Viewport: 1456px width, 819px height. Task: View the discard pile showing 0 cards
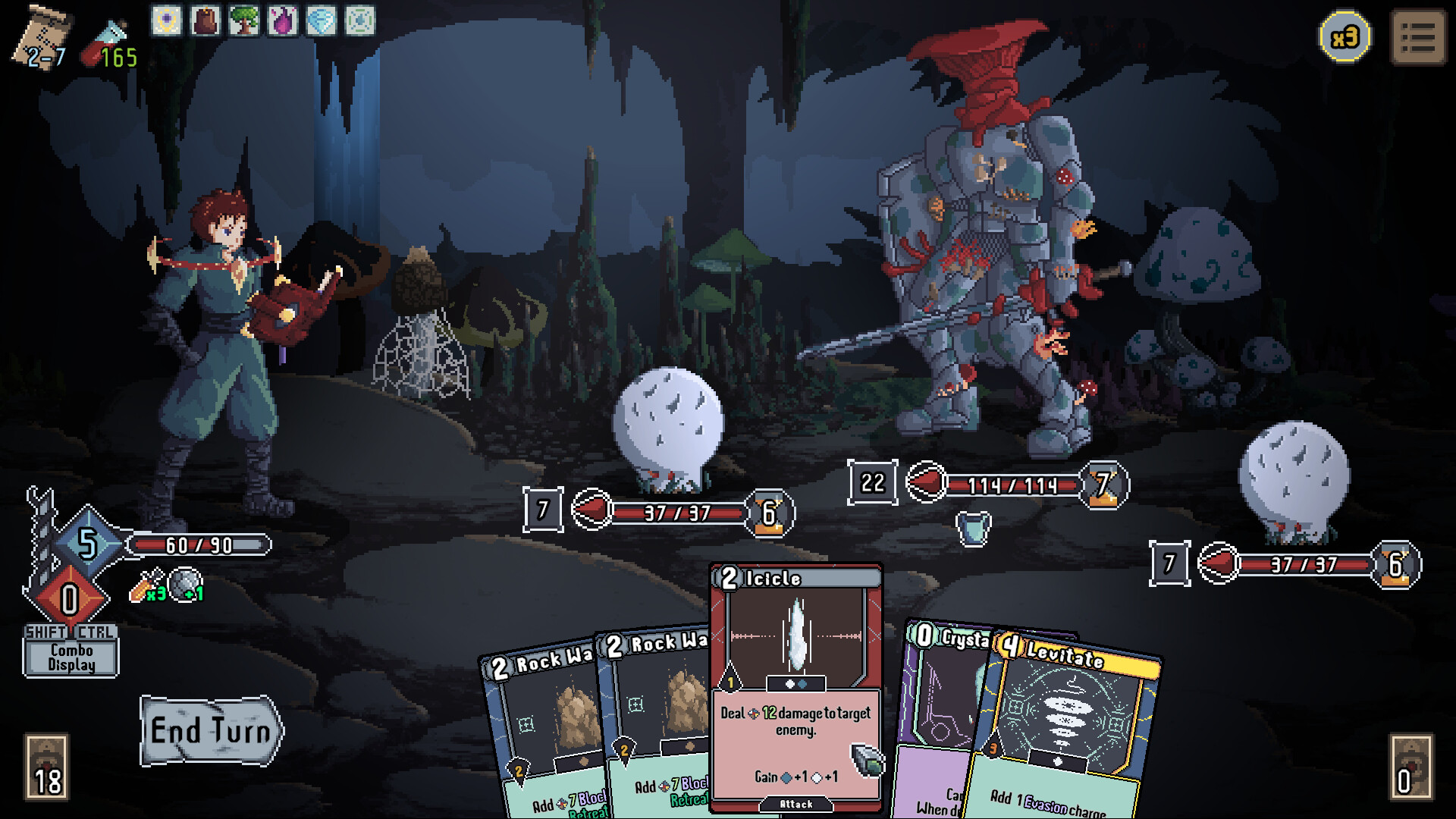pyautogui.click(x=1410, y=767)
